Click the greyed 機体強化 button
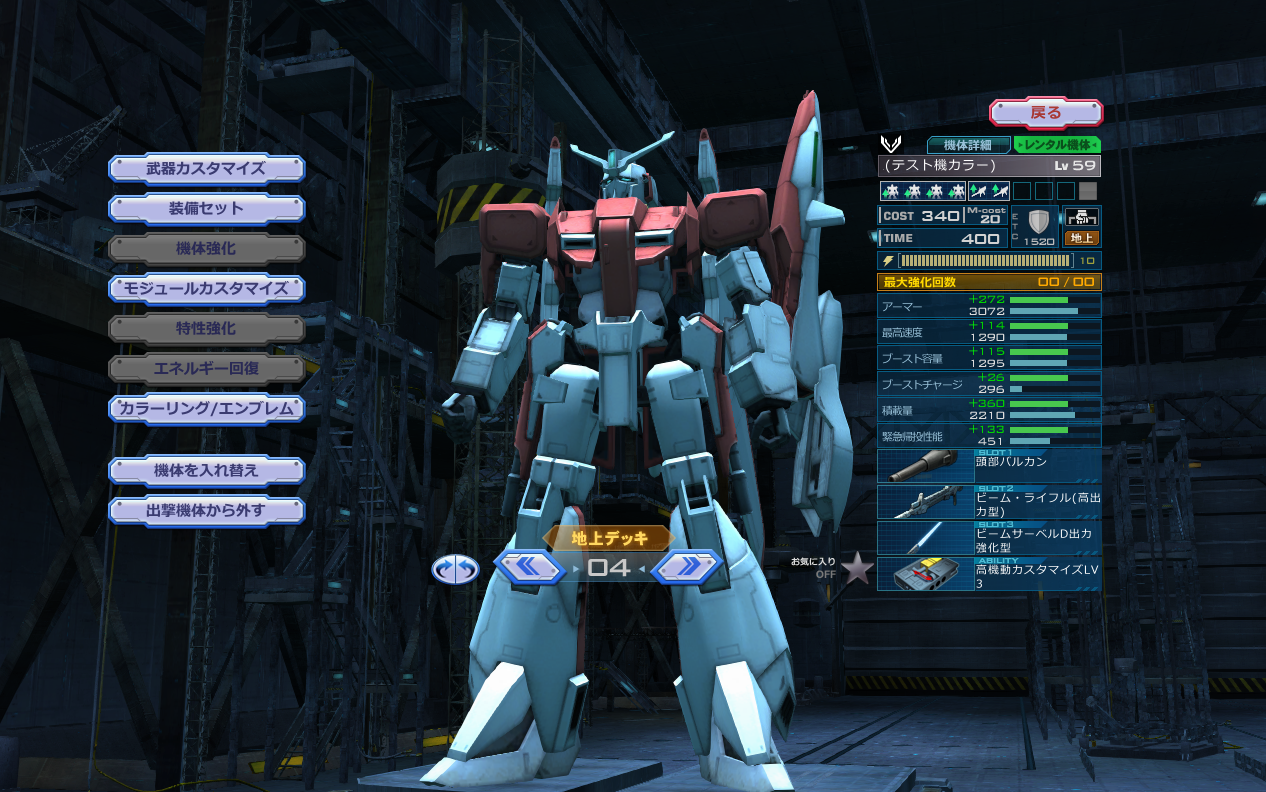 pos(206,249)
